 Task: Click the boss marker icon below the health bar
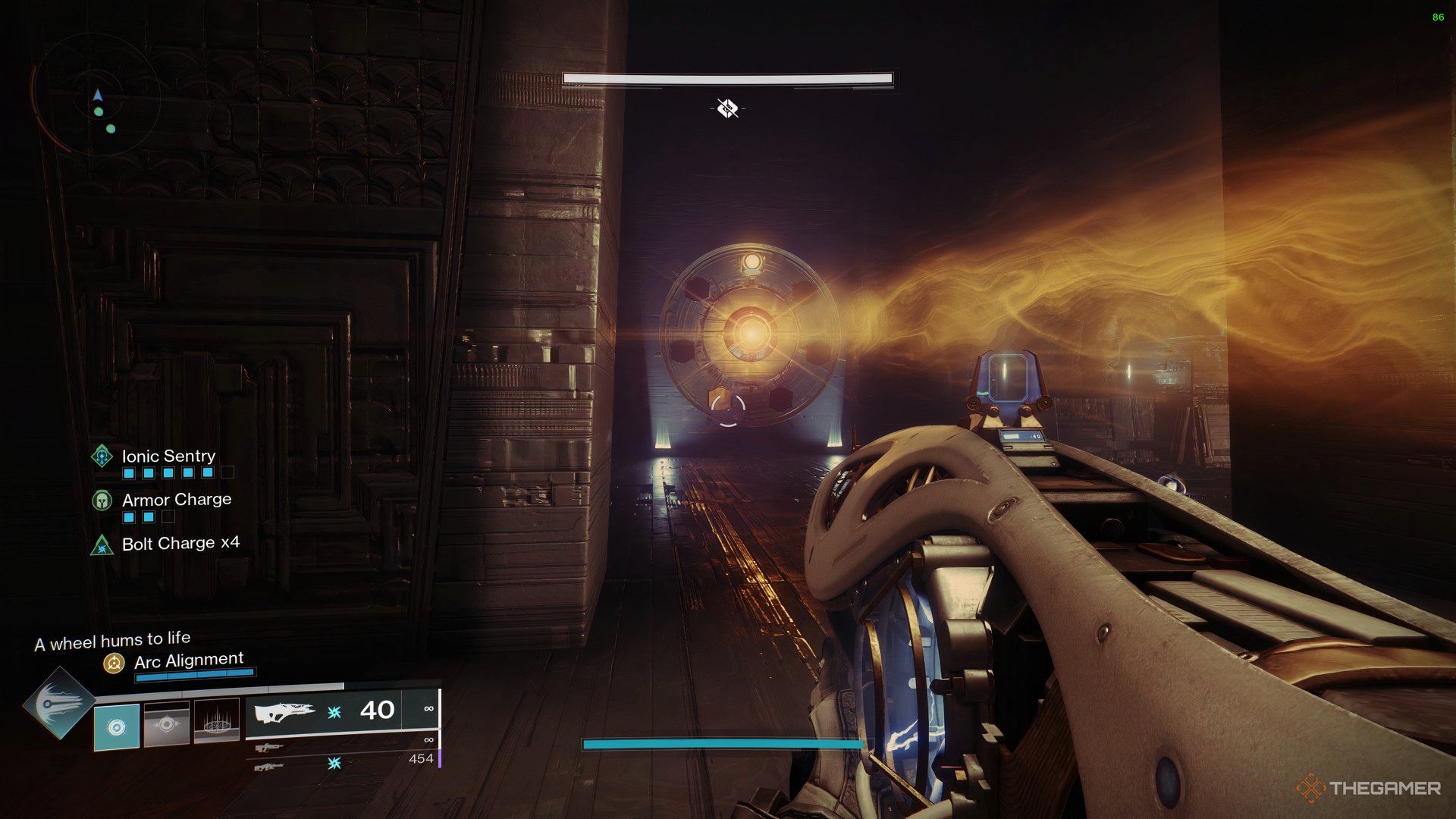click(x=727, y=108)
